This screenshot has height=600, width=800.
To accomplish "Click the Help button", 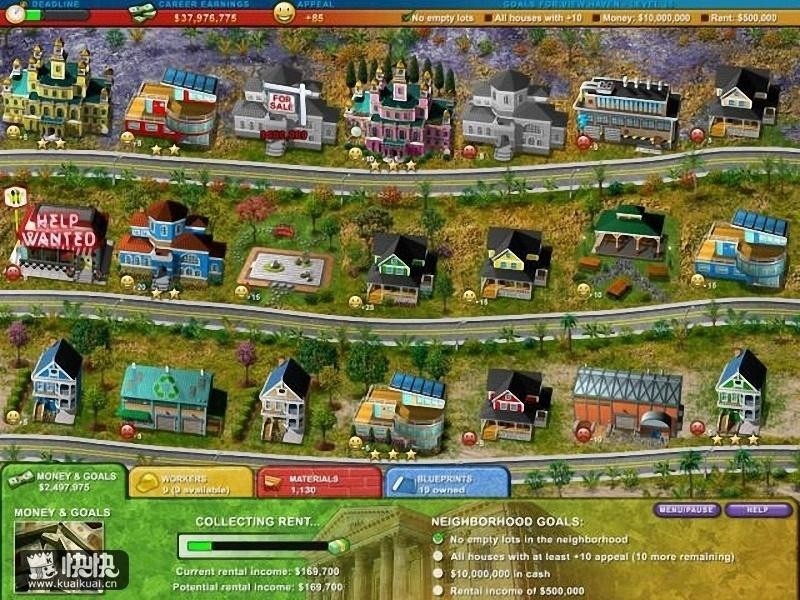I will coord(759,510).
